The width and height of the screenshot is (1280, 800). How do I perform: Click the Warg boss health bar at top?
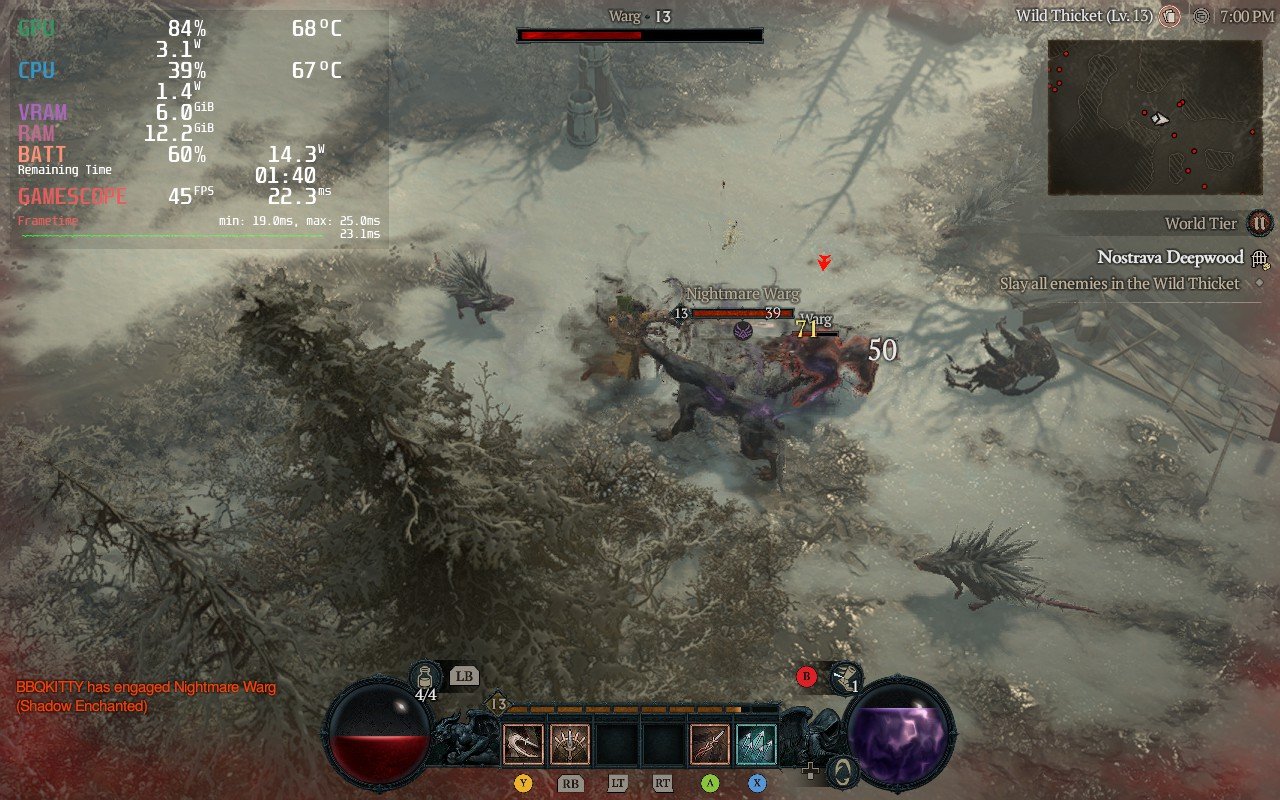tap(640, 33)
